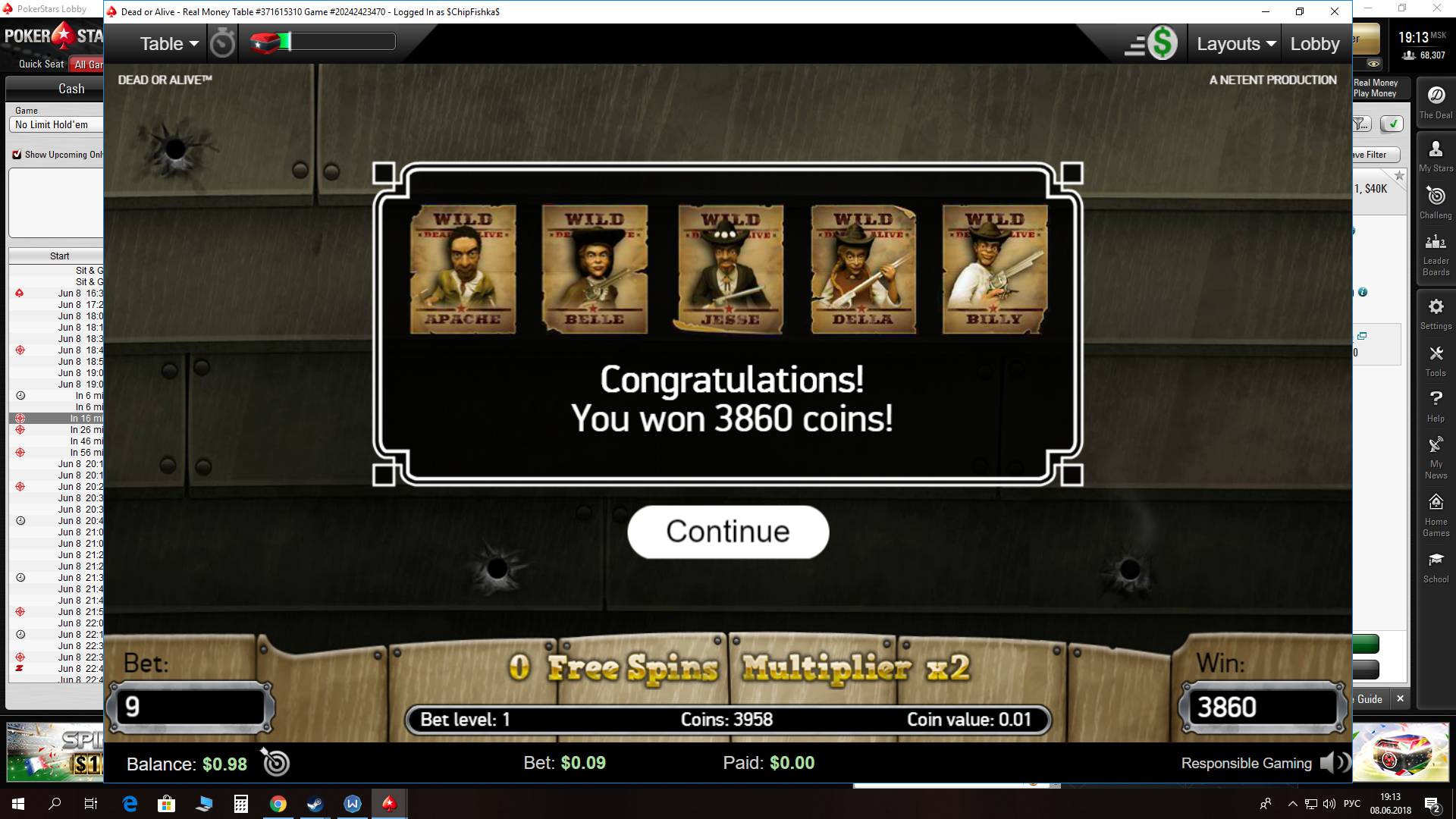Open Home Games in the sidebar
Image resolution: width=1456 pixels, height=819 pixels.
click(1436, 515)
